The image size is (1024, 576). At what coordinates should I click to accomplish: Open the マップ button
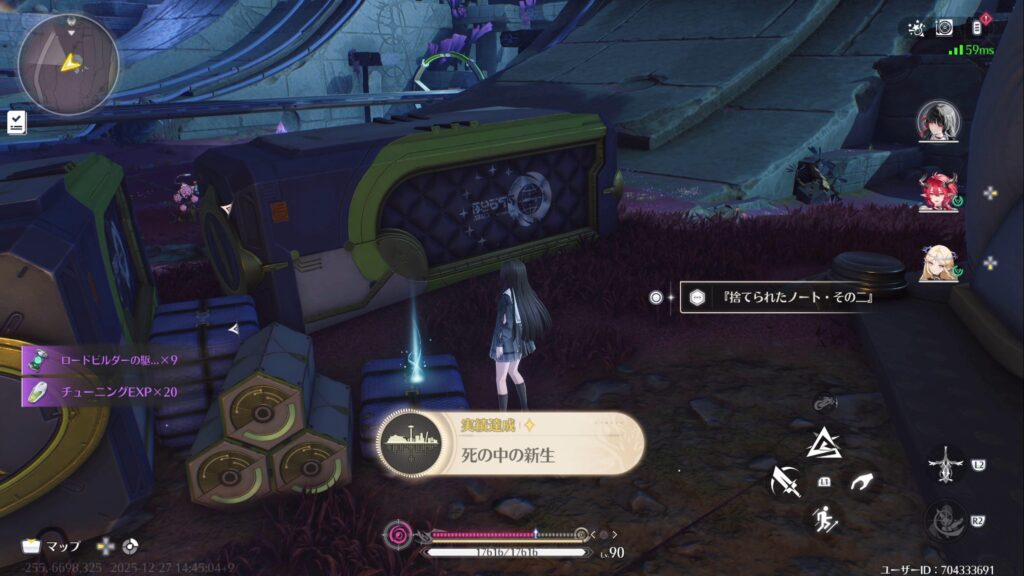click(54, 546)
